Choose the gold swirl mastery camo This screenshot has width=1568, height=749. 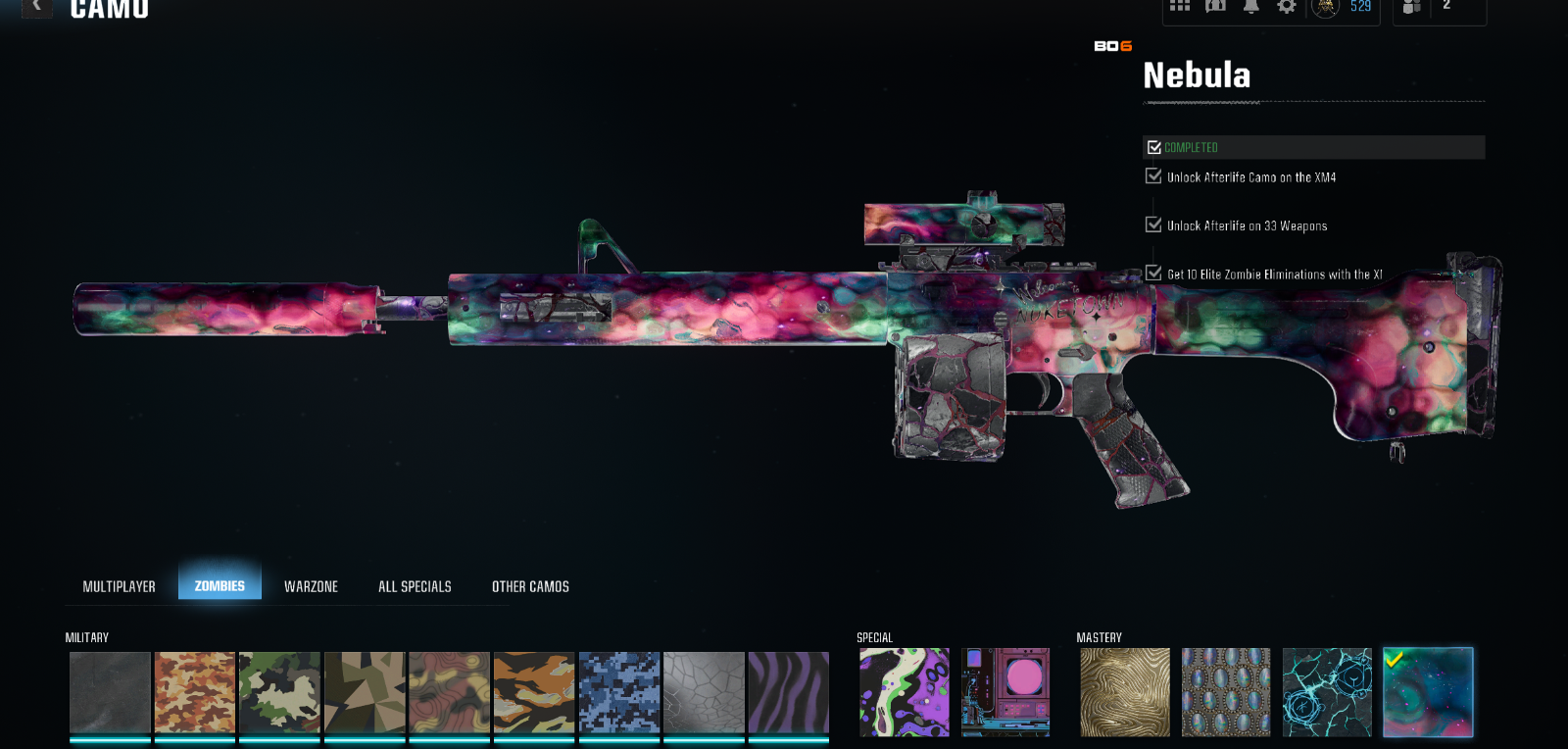(1124, 692)
